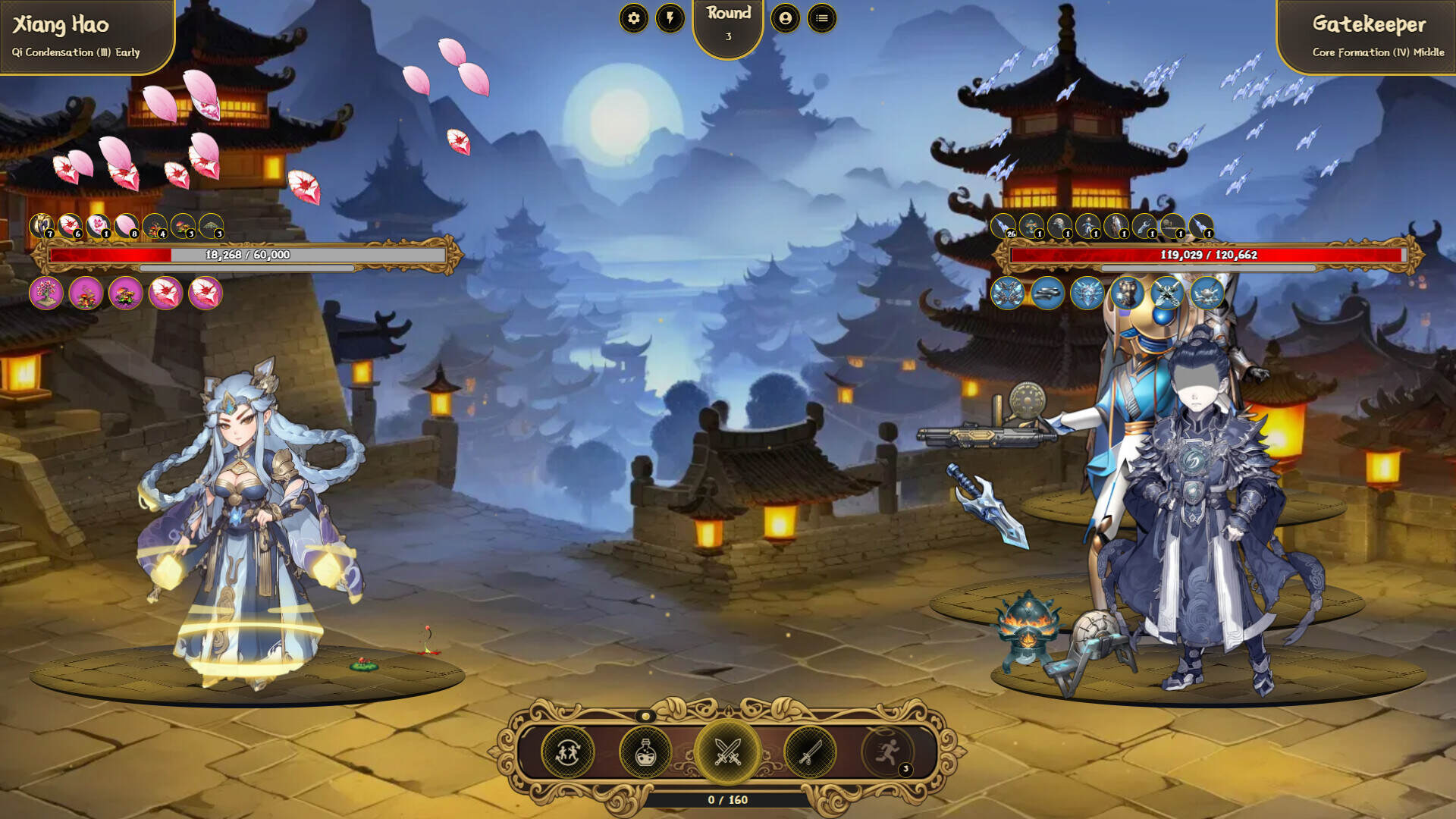Open the Round 3 banner panel
This screenshot has height=819, width=1456.
point(726,23)
